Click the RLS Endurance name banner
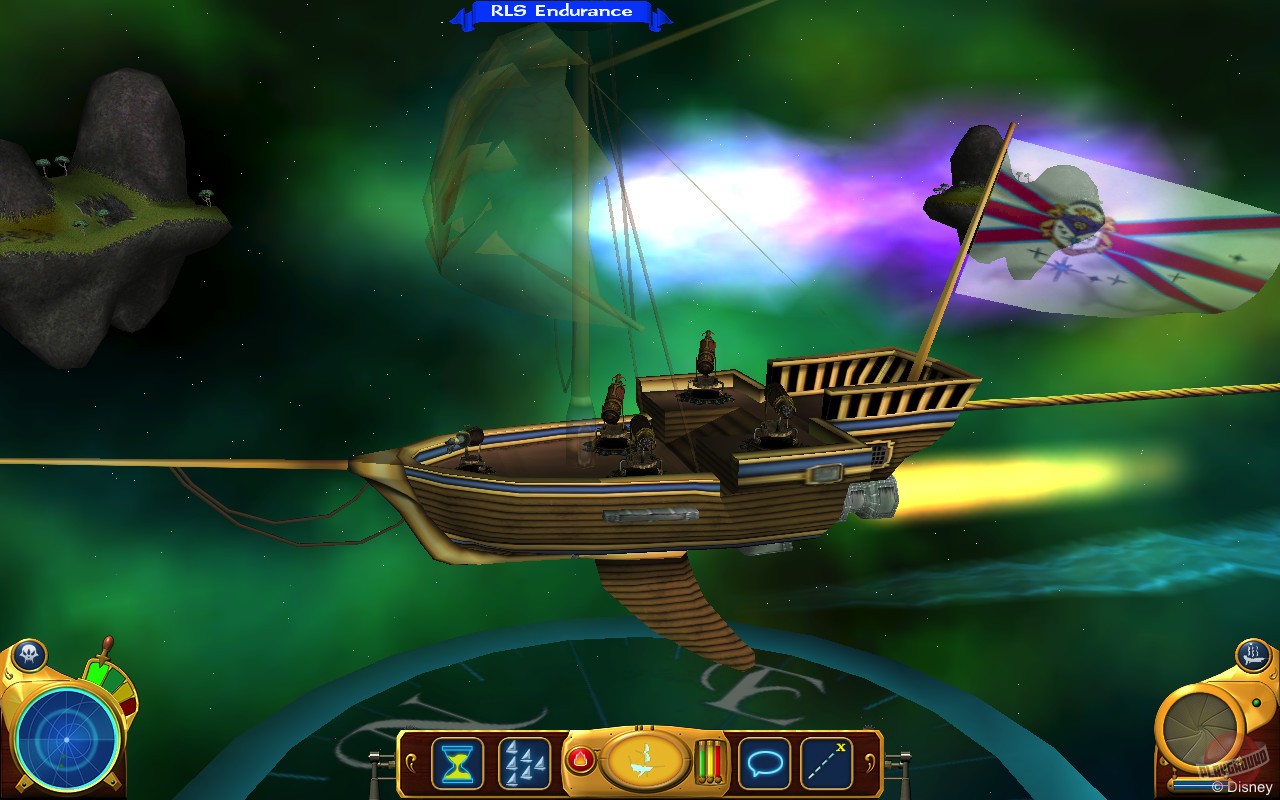The height and width of the screenshot is (800, 1280). (559, 11)
